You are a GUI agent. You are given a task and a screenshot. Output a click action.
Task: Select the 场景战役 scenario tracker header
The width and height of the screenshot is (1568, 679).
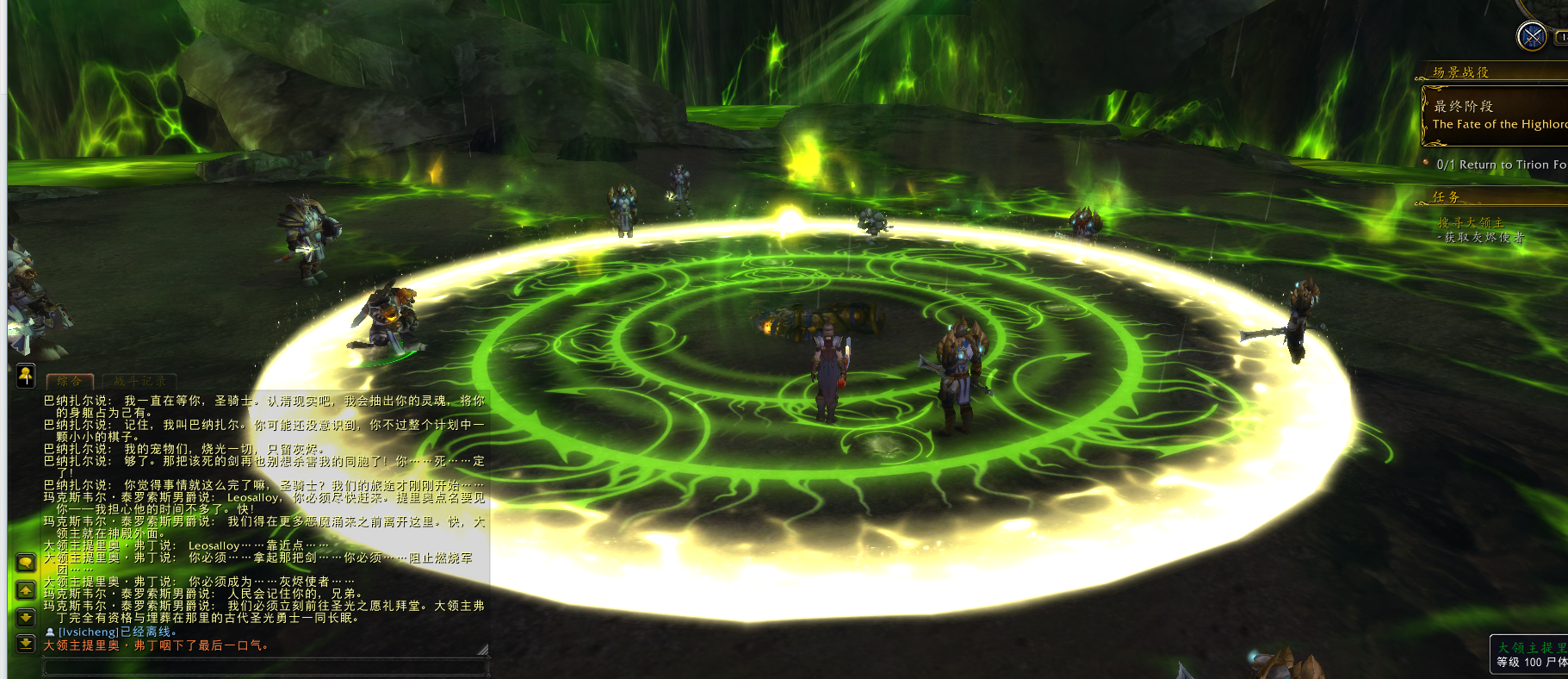[1461, 72]
